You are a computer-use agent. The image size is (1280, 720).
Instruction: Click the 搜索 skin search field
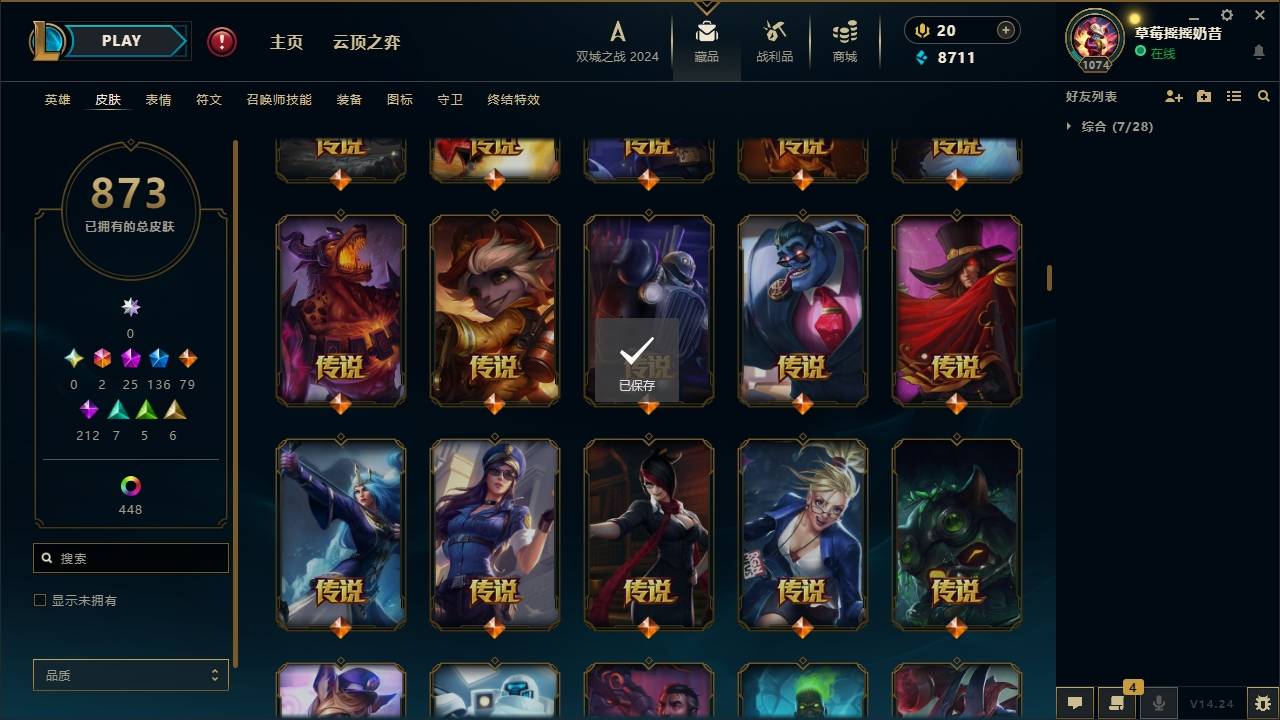[x=130, y=557]
